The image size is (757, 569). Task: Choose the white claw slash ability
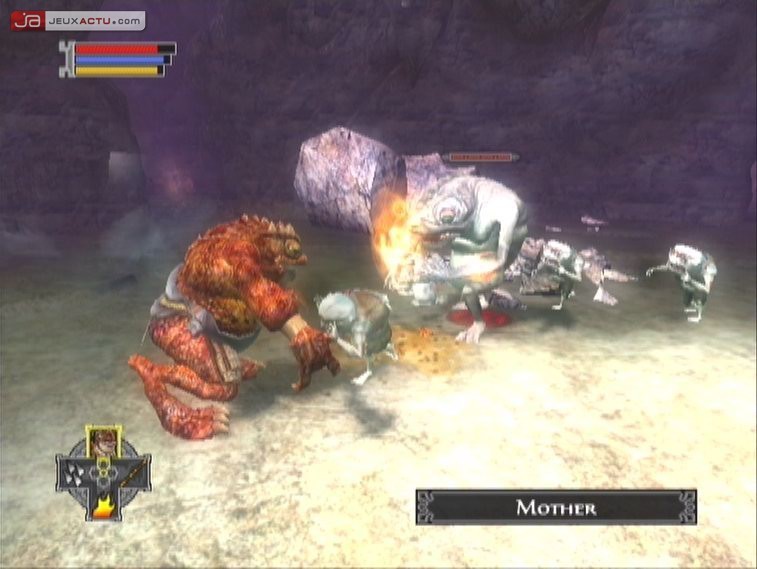coord(73,474)
